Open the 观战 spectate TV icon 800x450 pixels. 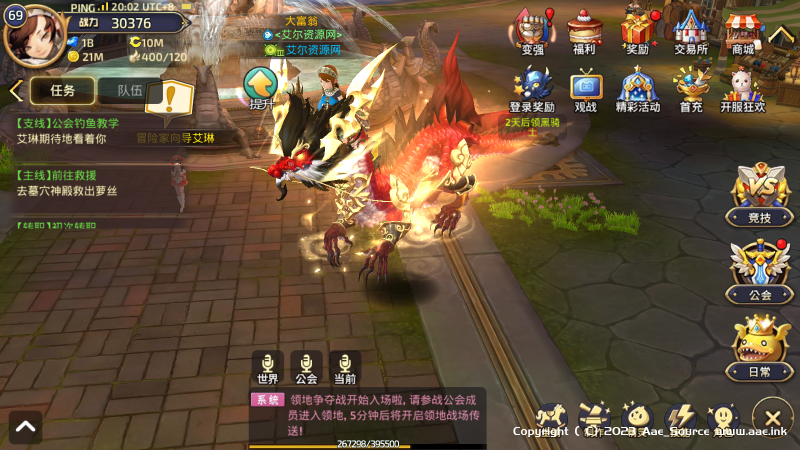tap(585, 90)
